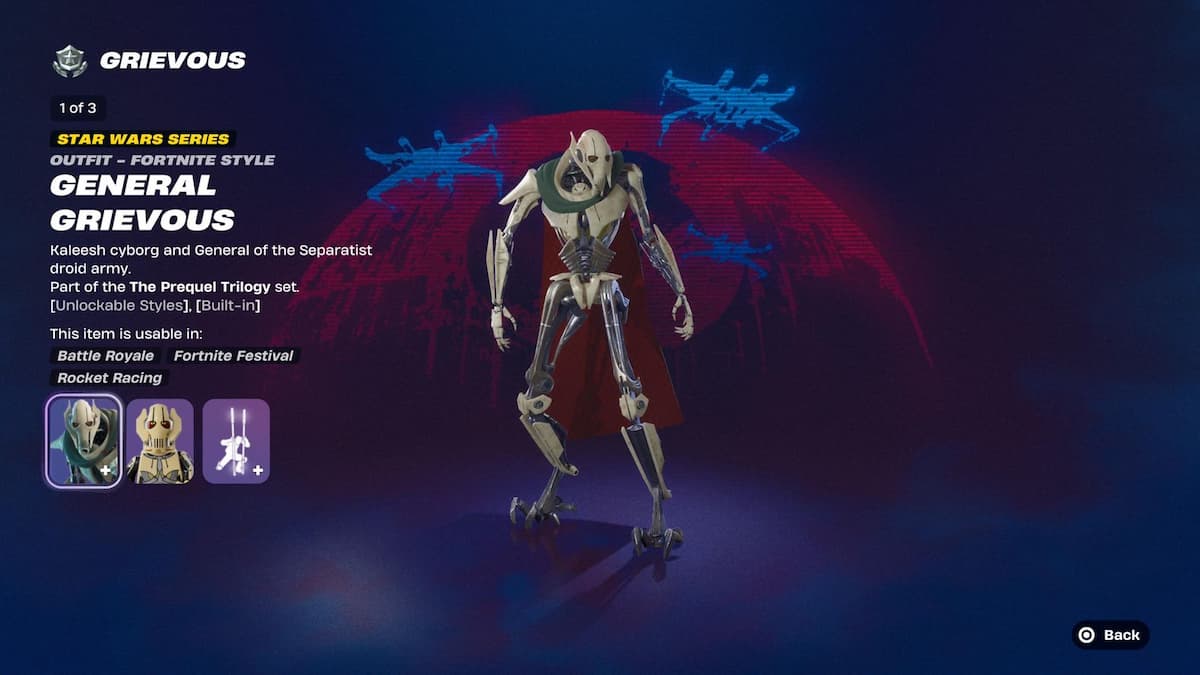Select the white silhouette built-in emote thumbnail
This screenshot has width=1200, height=675.
(236, 441)
